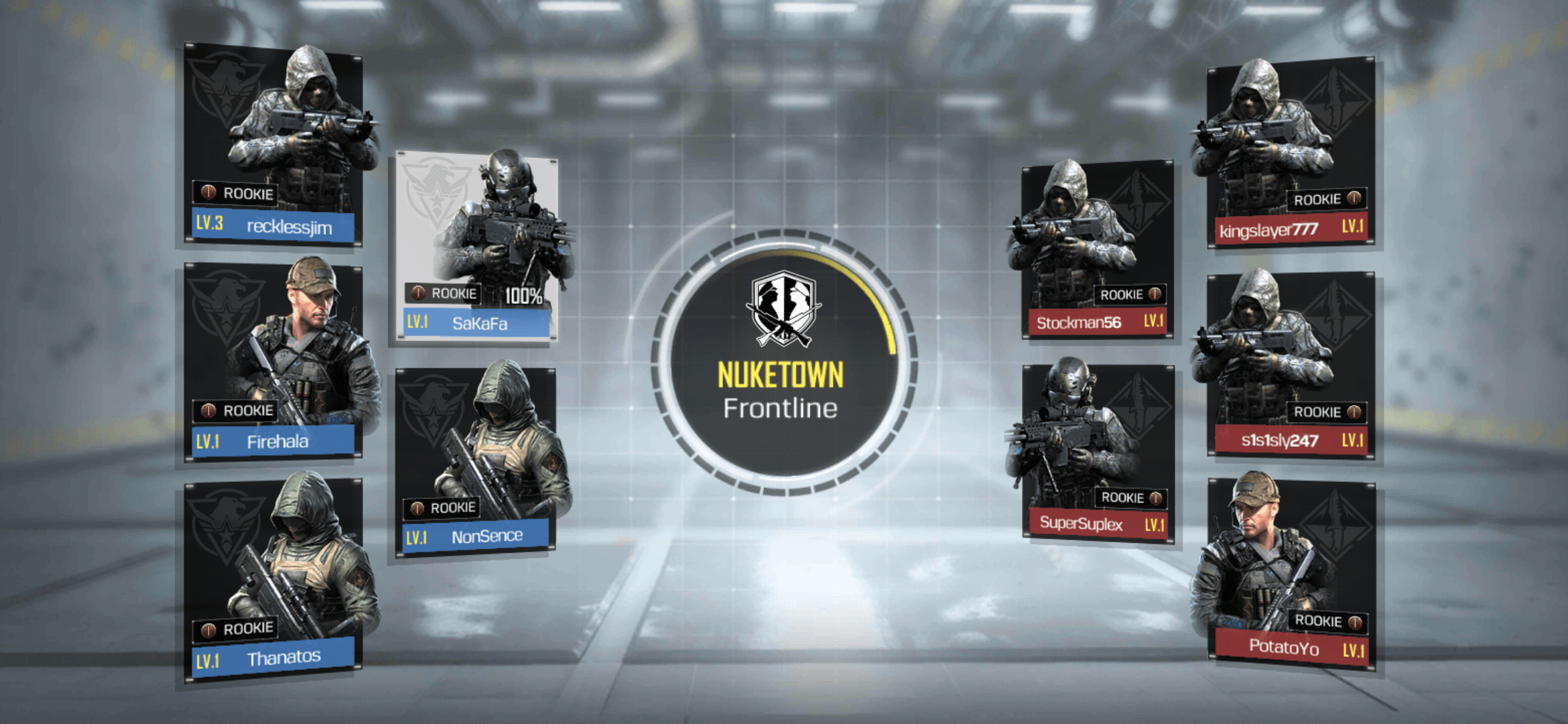Click the ROOKIE badge on Firehala's card
The height and width of the screenshot is (724, 1568).
235,411
